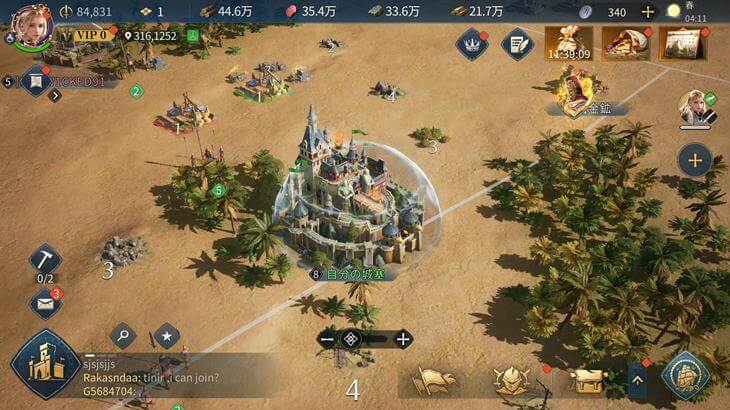Open the timed sack event showing 11:39:09

pos(568,44)
